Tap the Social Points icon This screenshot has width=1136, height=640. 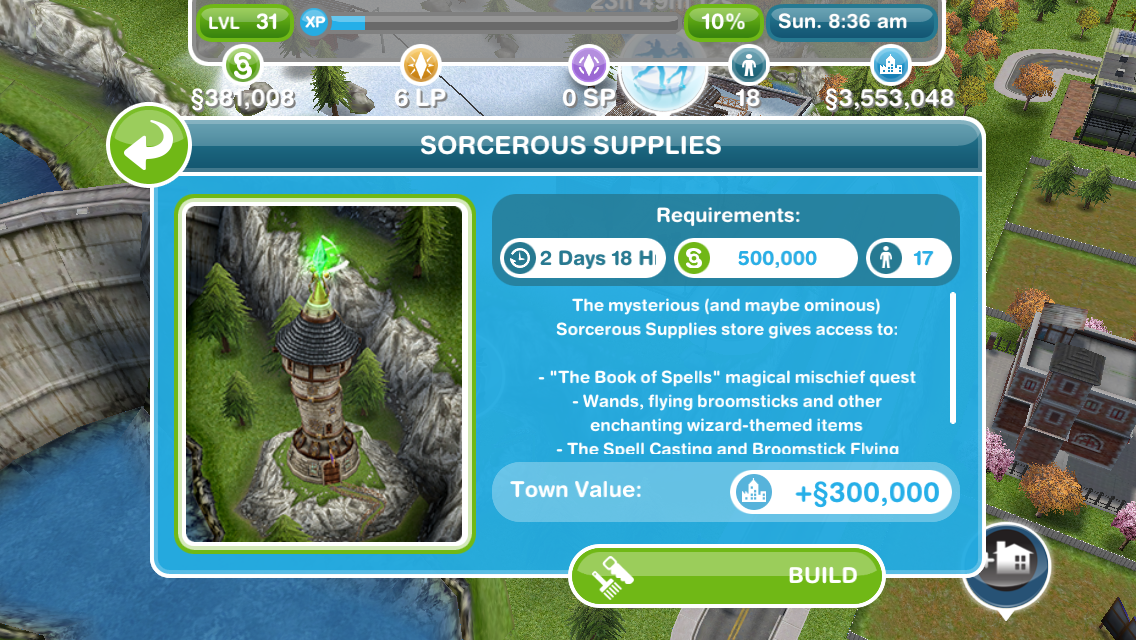[x=589, y=66]
